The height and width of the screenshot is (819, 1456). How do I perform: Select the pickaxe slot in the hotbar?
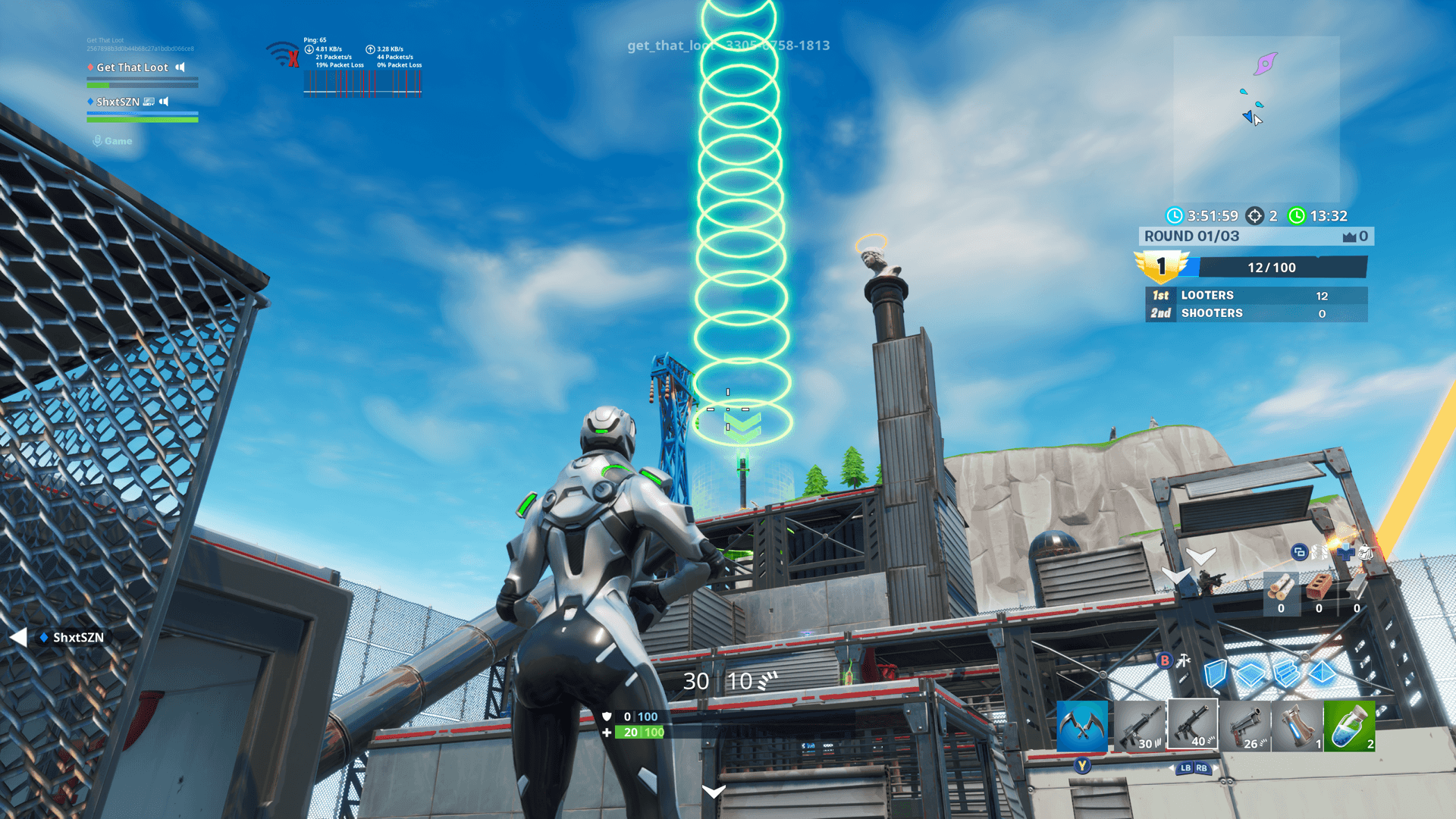coord(1082,726)
